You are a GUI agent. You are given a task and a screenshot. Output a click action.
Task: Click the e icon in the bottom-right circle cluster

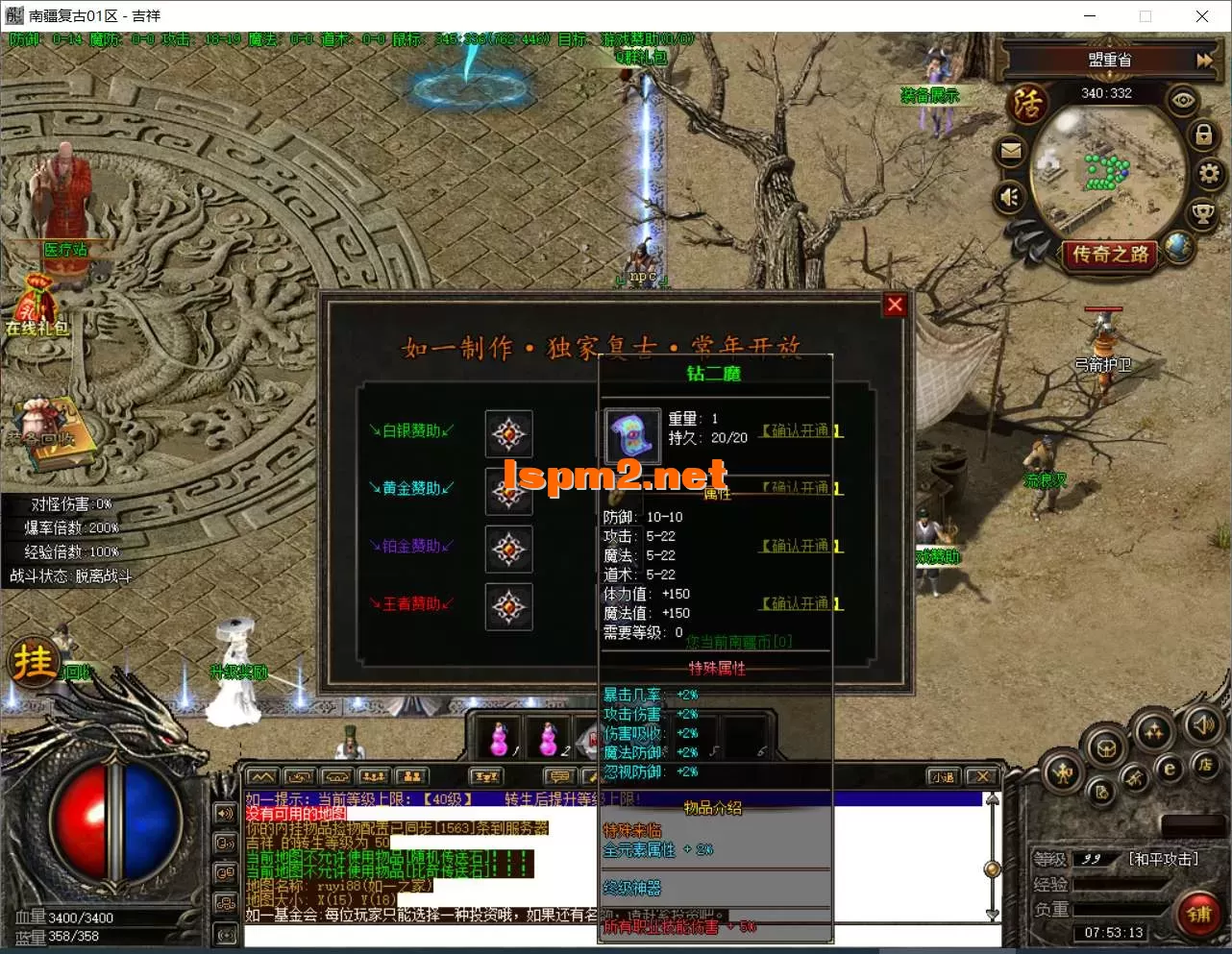coord(1170,768)
